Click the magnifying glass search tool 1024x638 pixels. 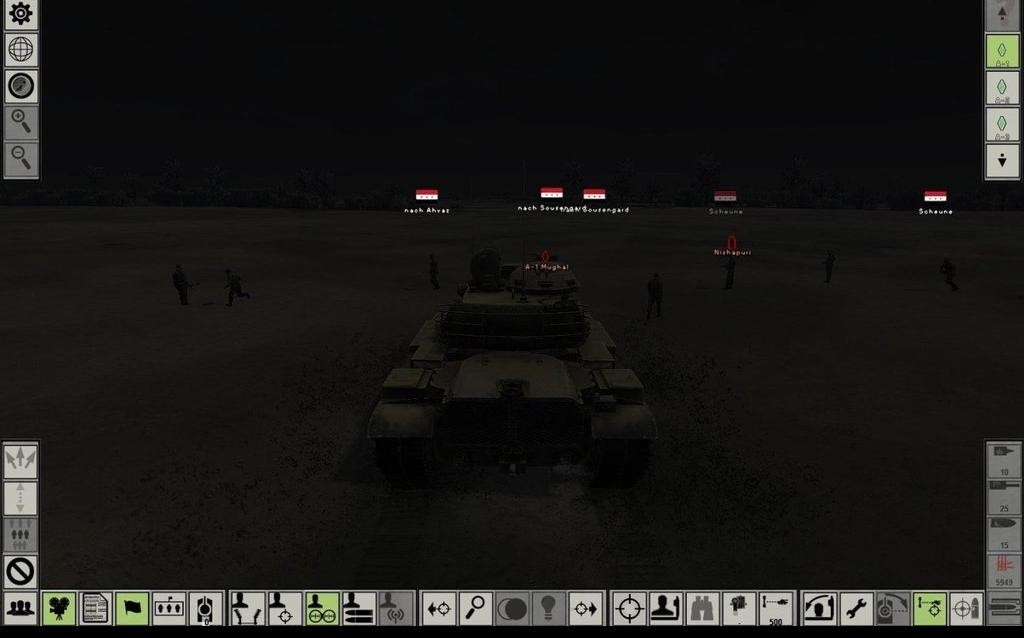475,607
